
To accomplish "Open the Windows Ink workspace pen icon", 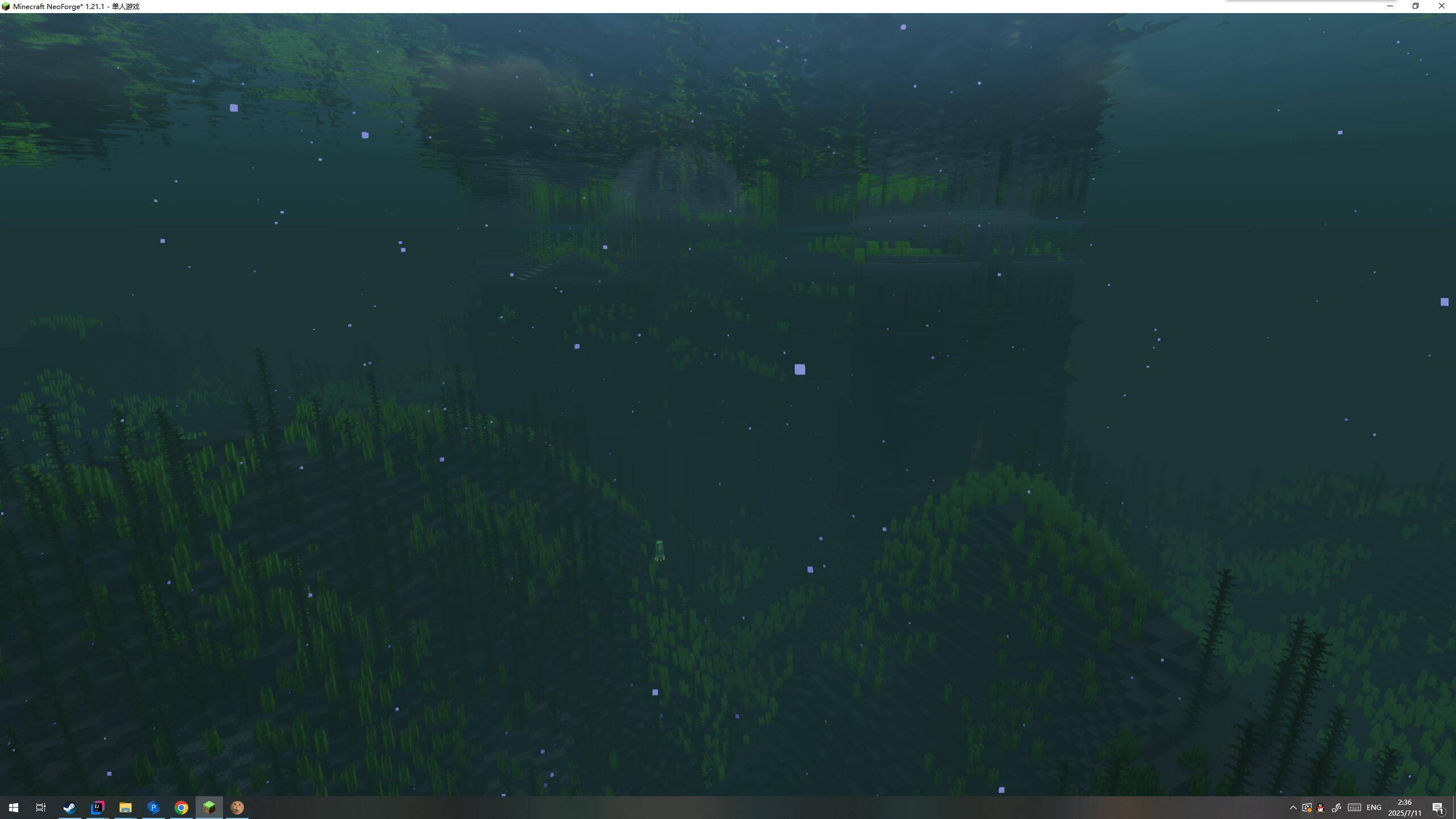I will 1337,808.
